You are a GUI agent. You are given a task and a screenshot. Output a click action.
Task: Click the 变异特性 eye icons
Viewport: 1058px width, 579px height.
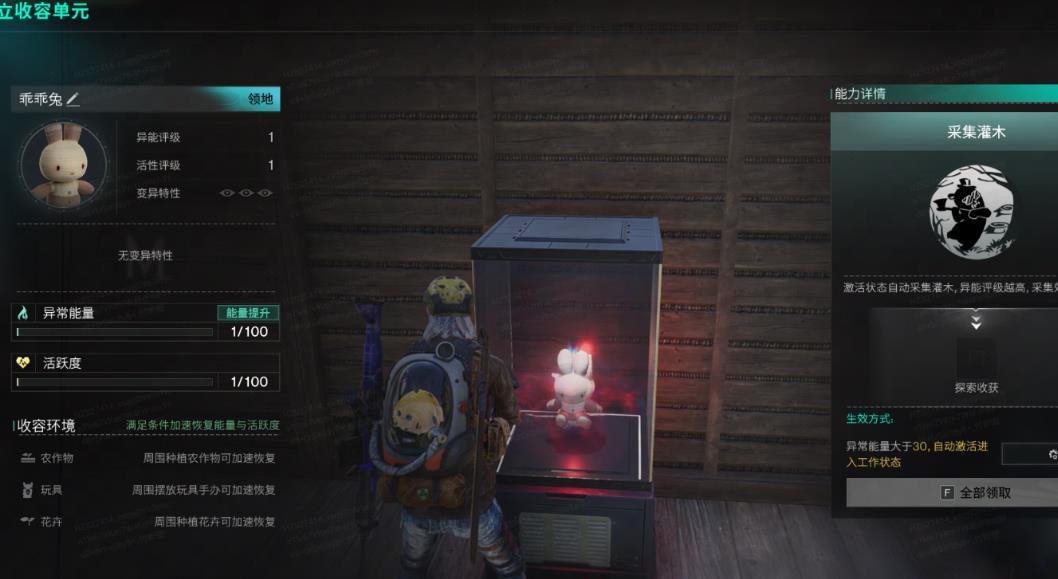coord(245,193)
